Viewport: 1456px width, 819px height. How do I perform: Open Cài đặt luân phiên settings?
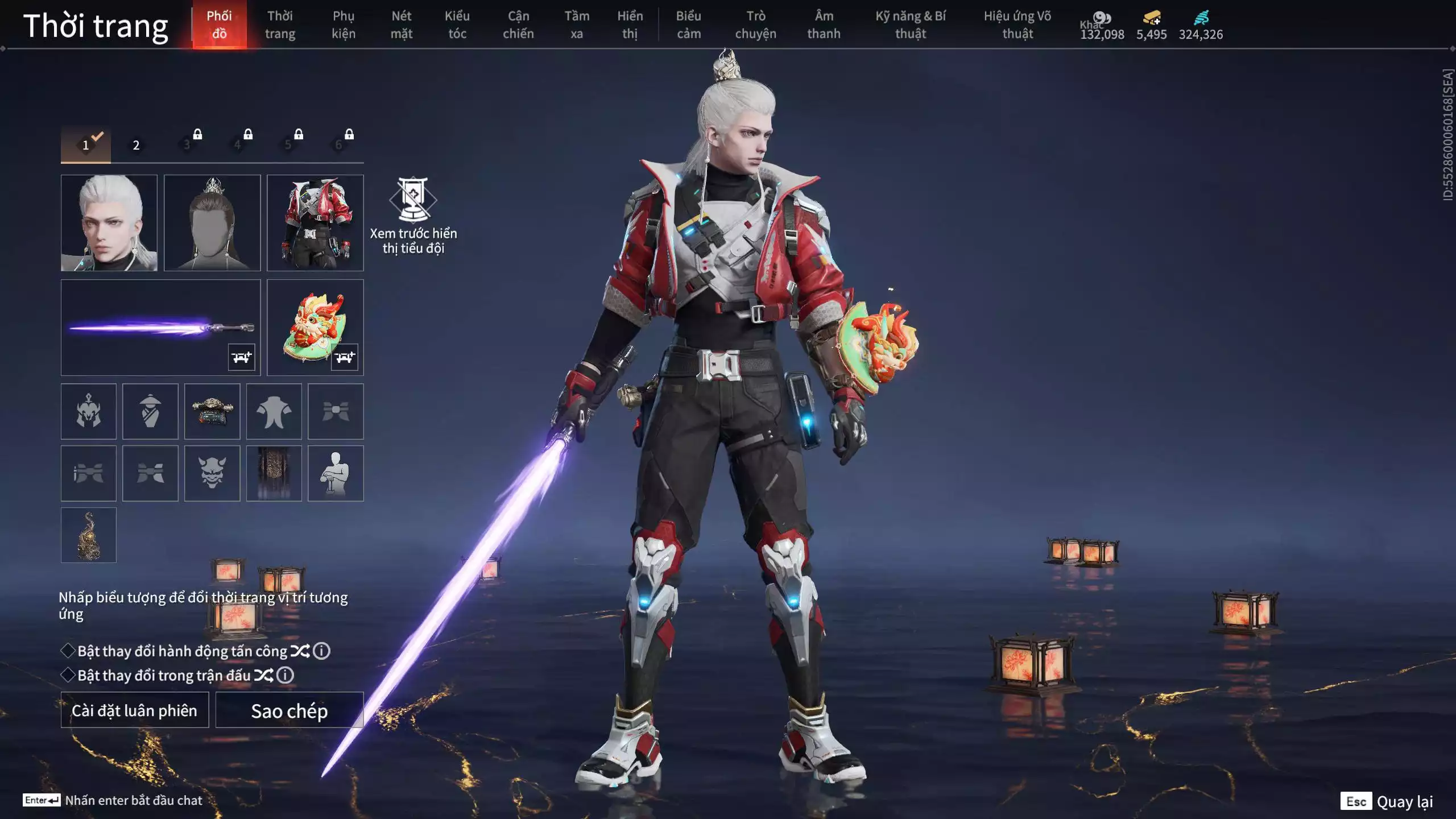click(x=135, y=710)
